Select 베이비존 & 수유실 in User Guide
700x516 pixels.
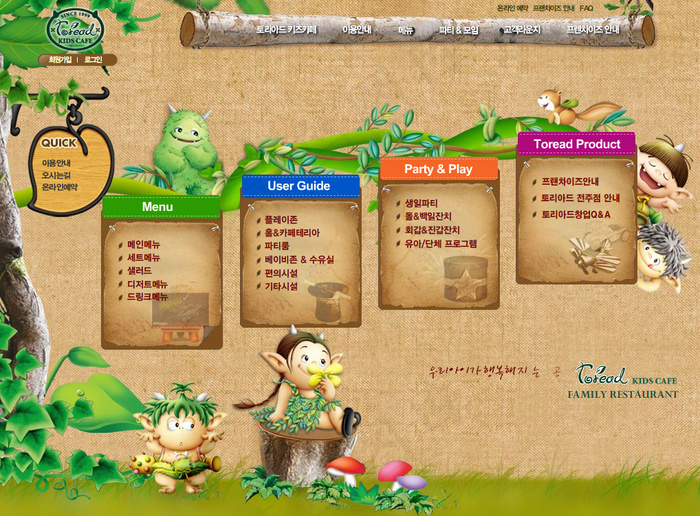(x=298, y=259)
